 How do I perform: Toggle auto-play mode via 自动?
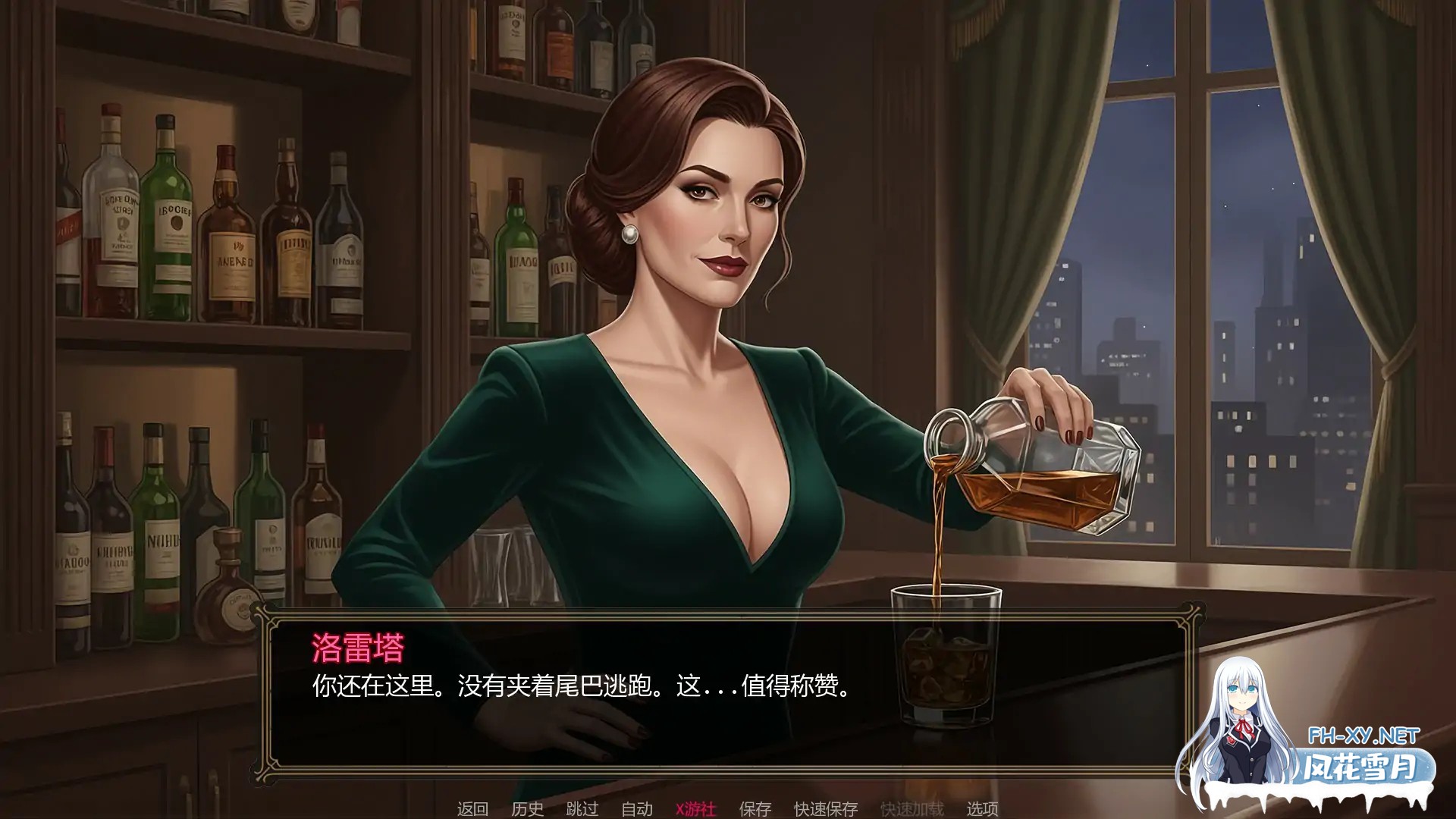pos(638,809)
